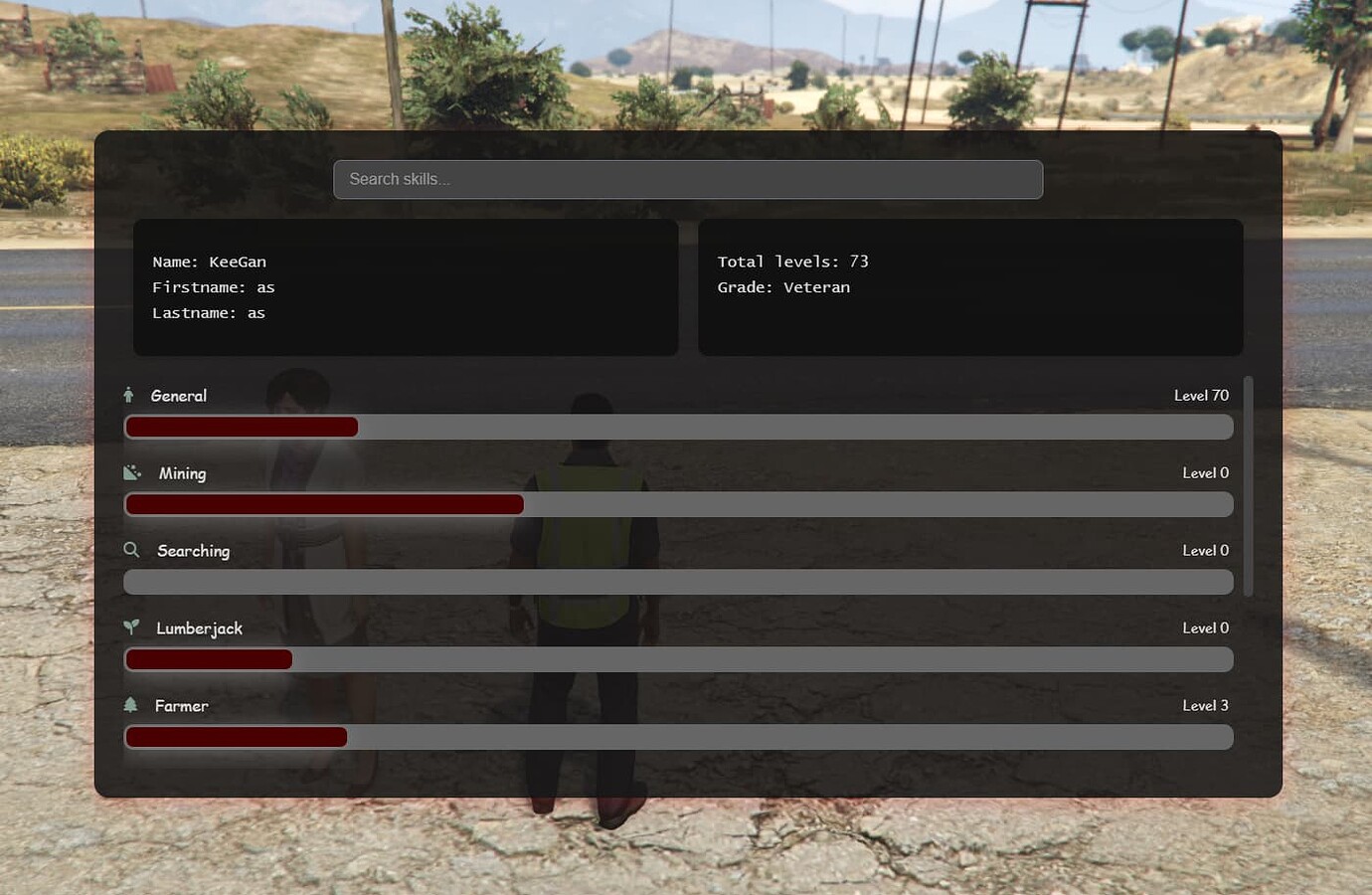Click the Firstname info line
Image resolution: width=1372 pixels, height=895 pixels.
click(x=213, y=286)
